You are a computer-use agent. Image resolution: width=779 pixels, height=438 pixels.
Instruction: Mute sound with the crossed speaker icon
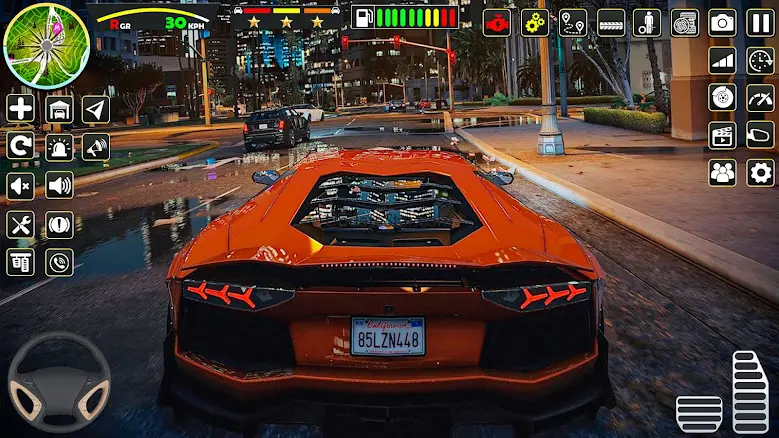[x=21, y=185]
